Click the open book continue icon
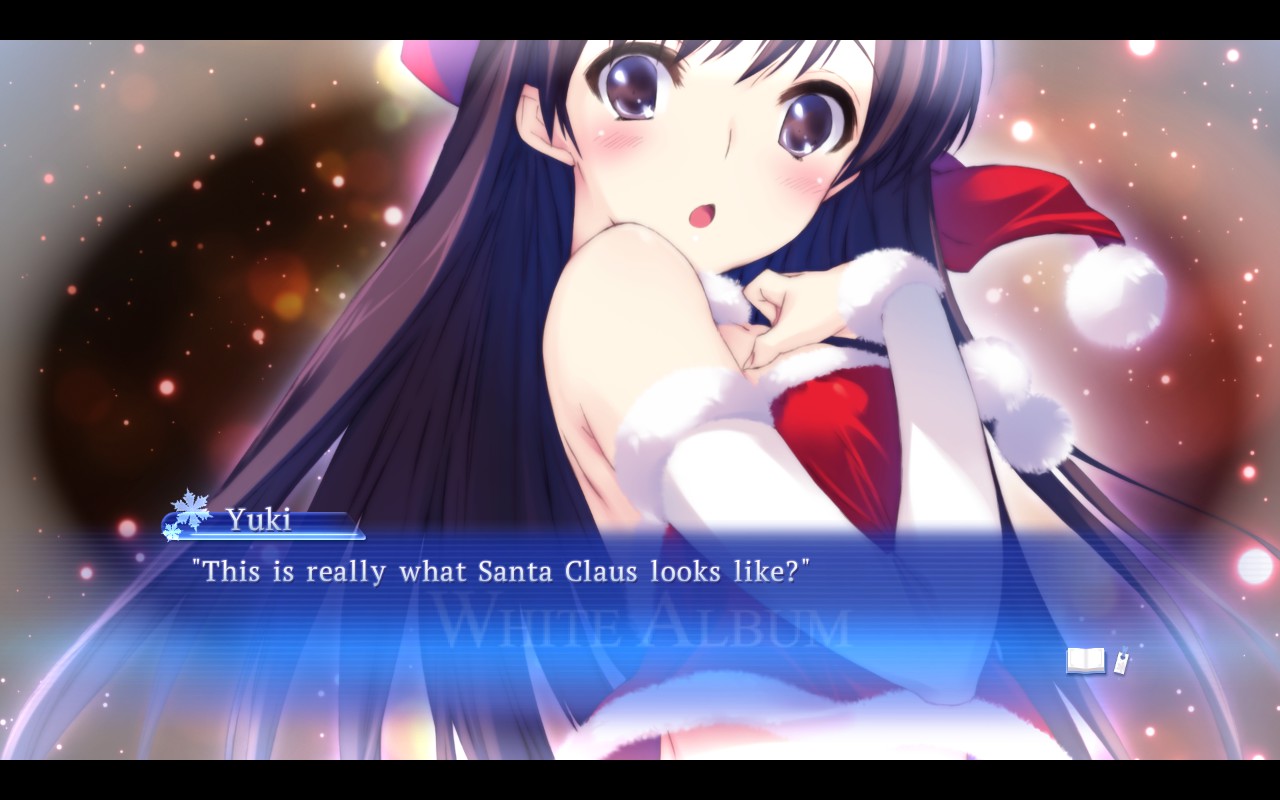This screenshot has width=1280, height=800. coord(1086,661)
